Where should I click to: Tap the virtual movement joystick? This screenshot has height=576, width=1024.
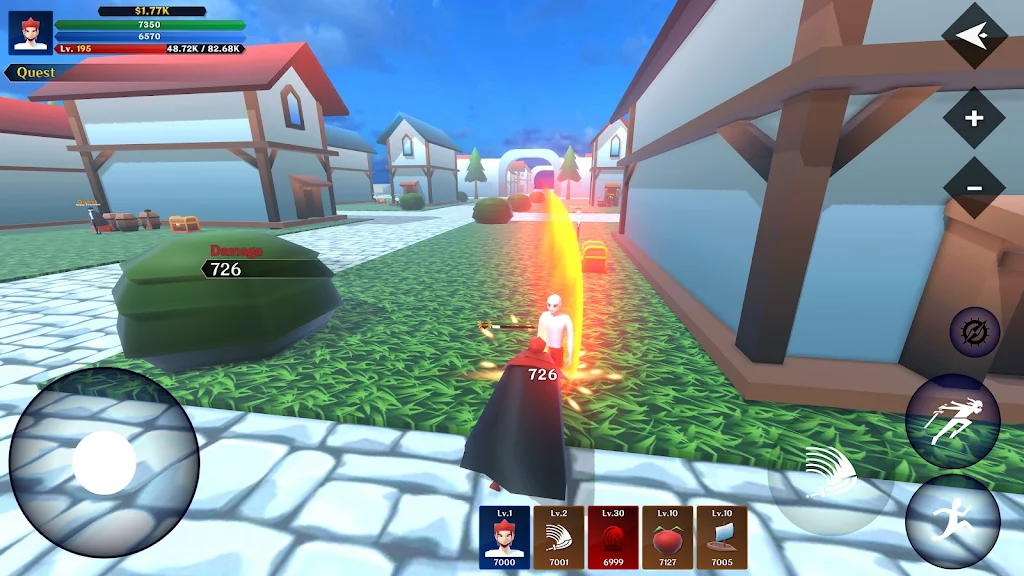104,463
